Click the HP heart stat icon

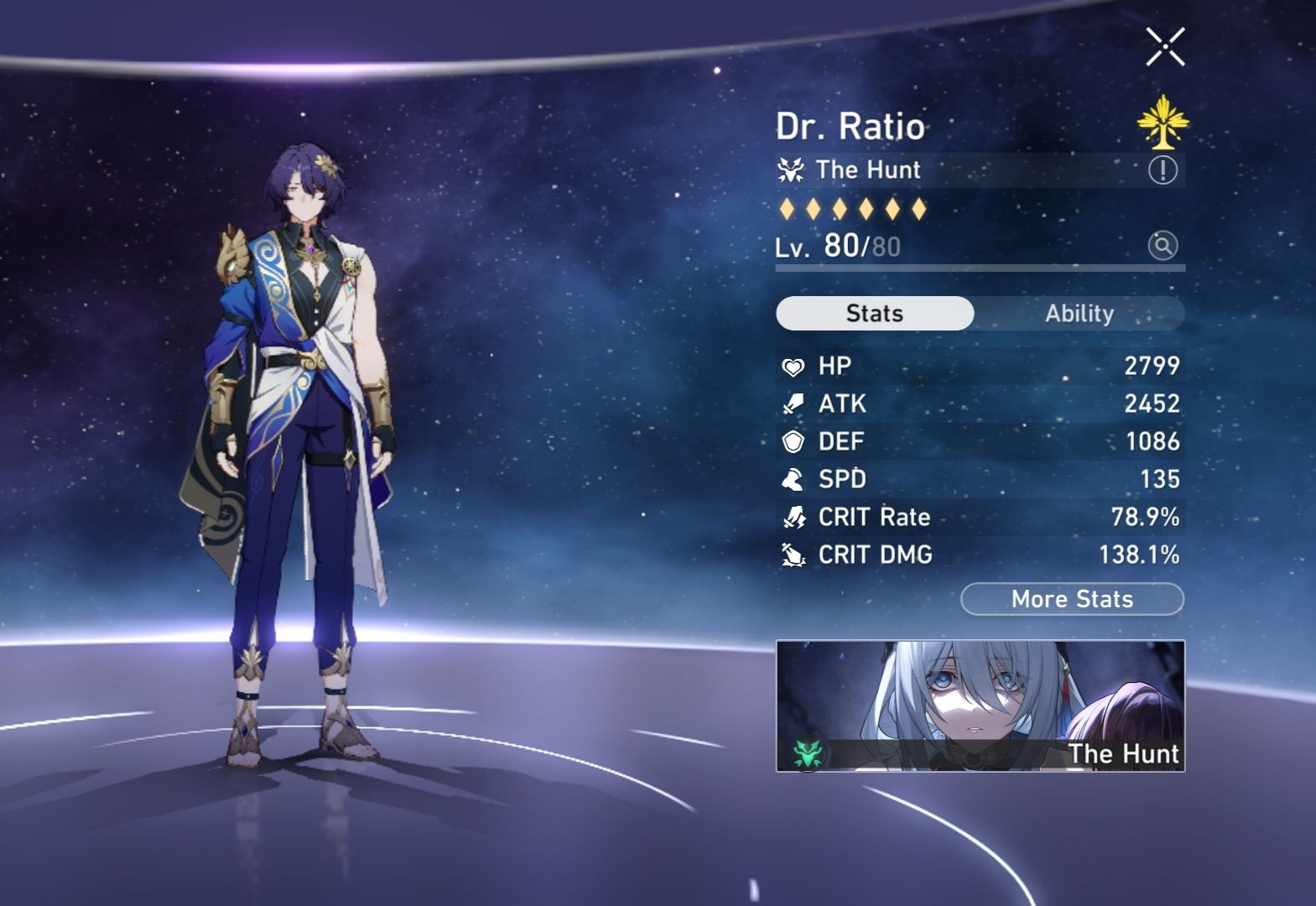pyautogui.click(x=793, y=366)
